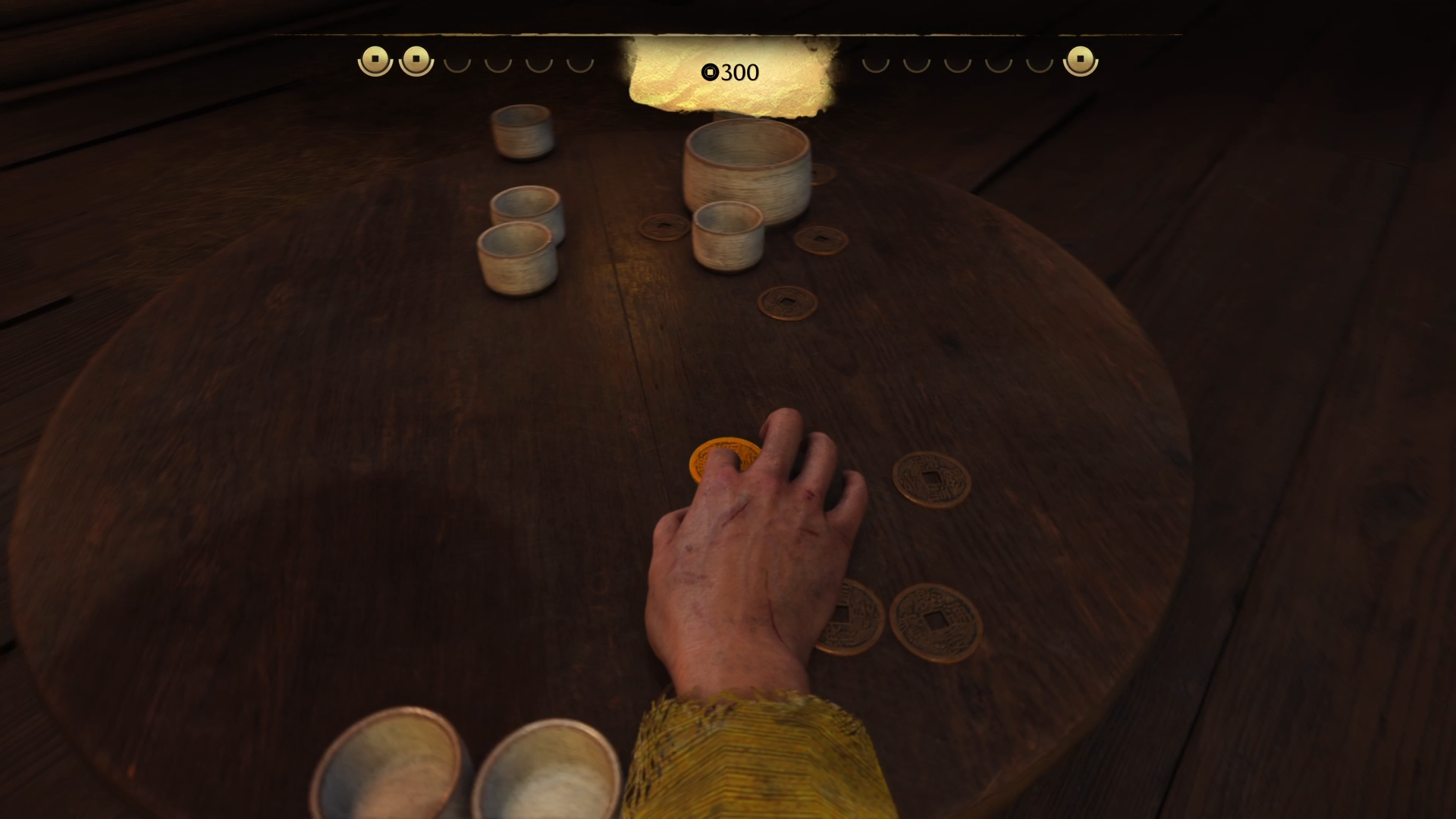This screenshot has height=819, width=1456.
Task: Select the filled coin marker on the right tally
Action: tap(1081, 58)
